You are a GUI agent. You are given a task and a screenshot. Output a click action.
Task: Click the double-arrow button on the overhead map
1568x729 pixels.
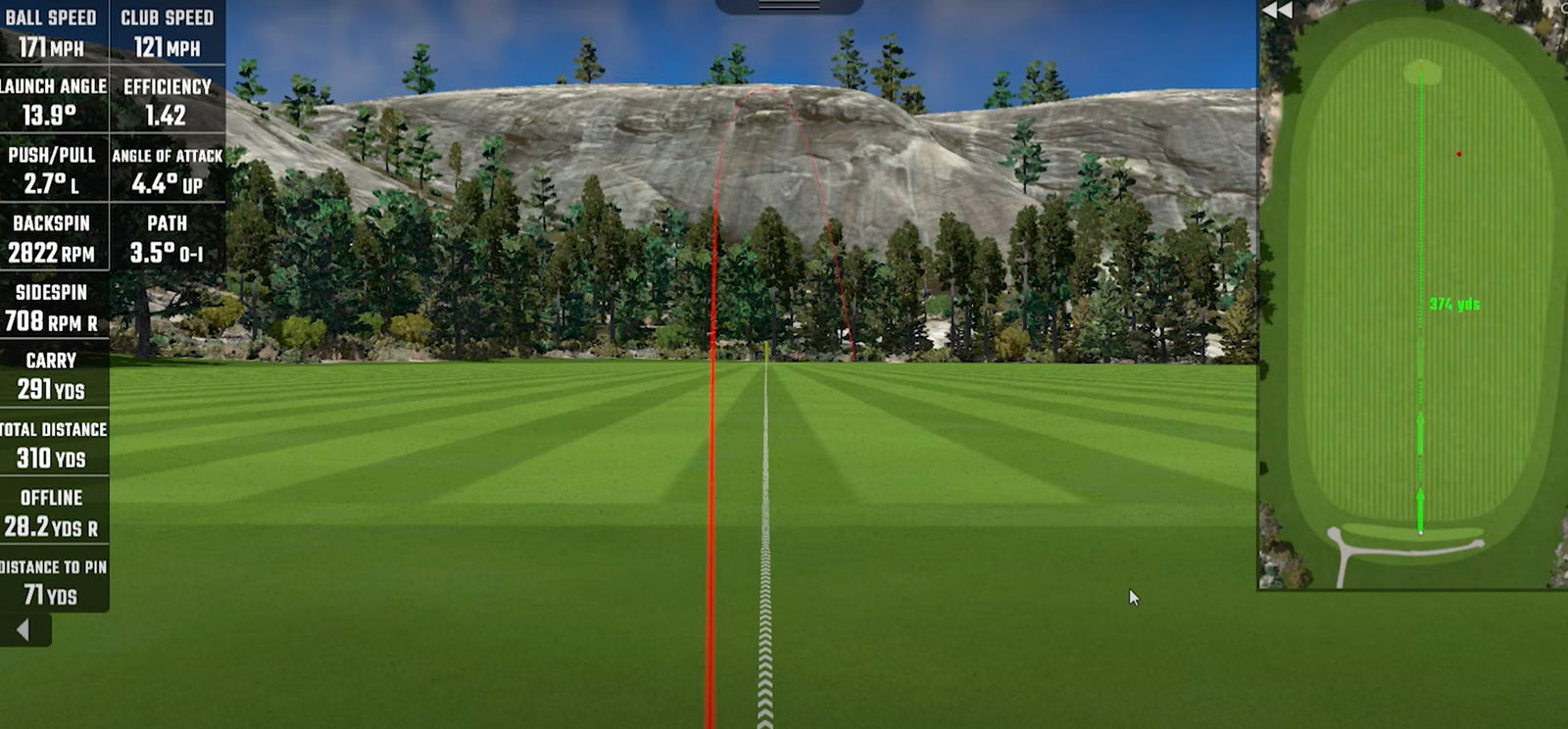(x=1277, y=11)
